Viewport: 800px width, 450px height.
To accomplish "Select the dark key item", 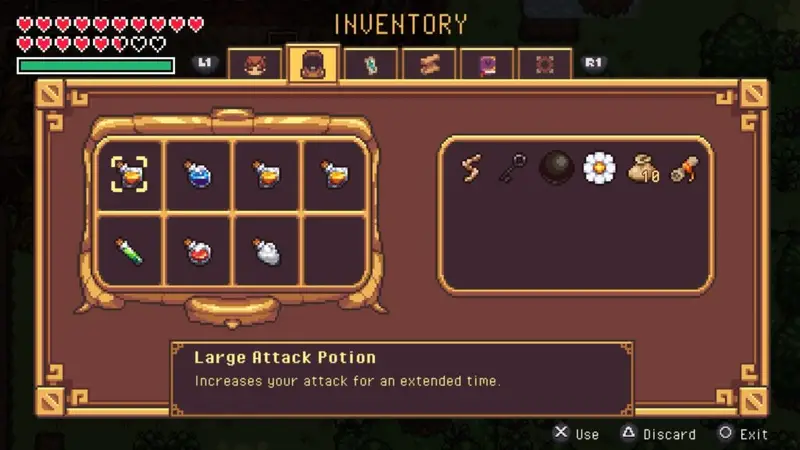I will click(514, 168).
